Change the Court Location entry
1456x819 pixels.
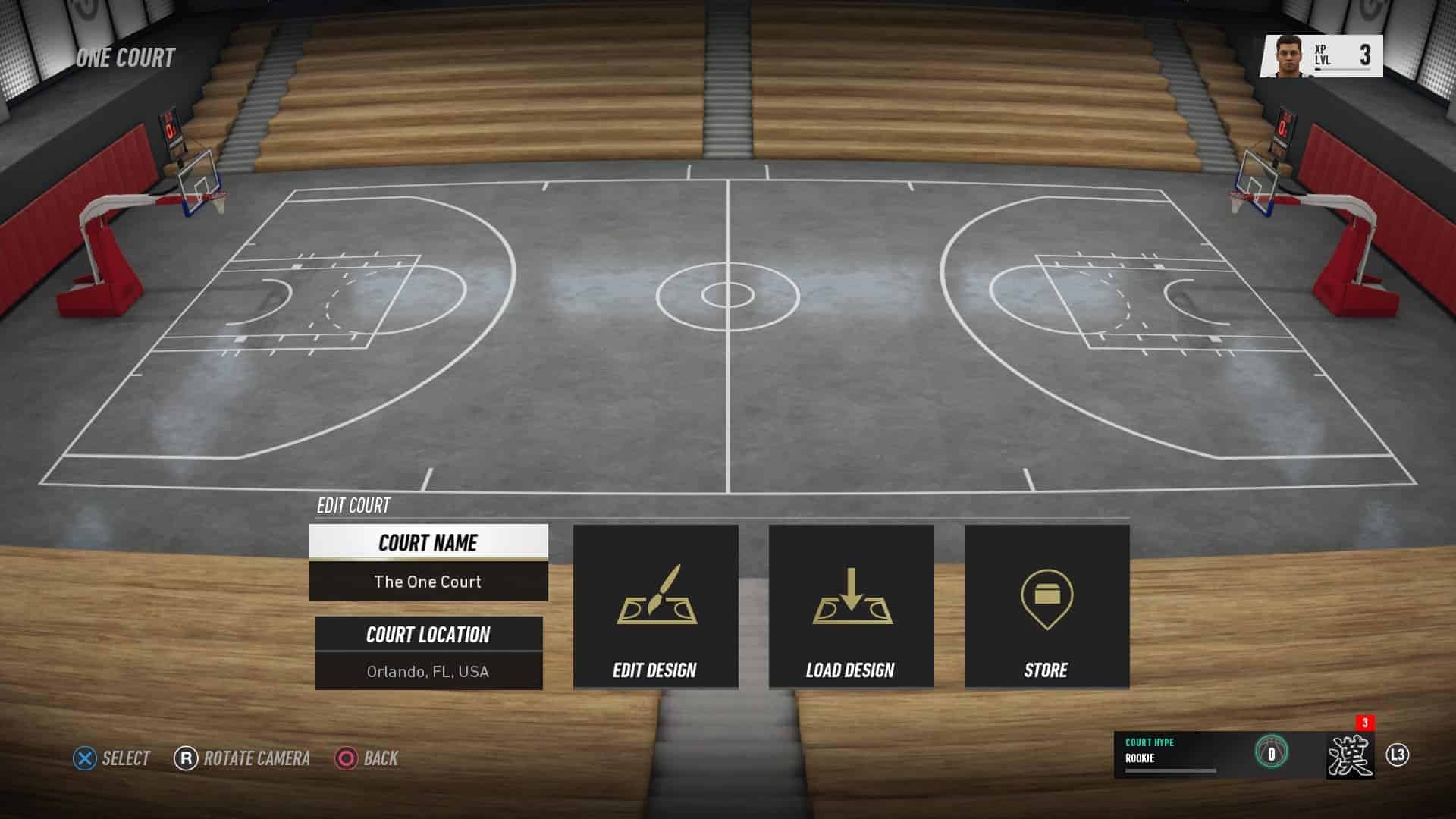(x=428, y=653)
